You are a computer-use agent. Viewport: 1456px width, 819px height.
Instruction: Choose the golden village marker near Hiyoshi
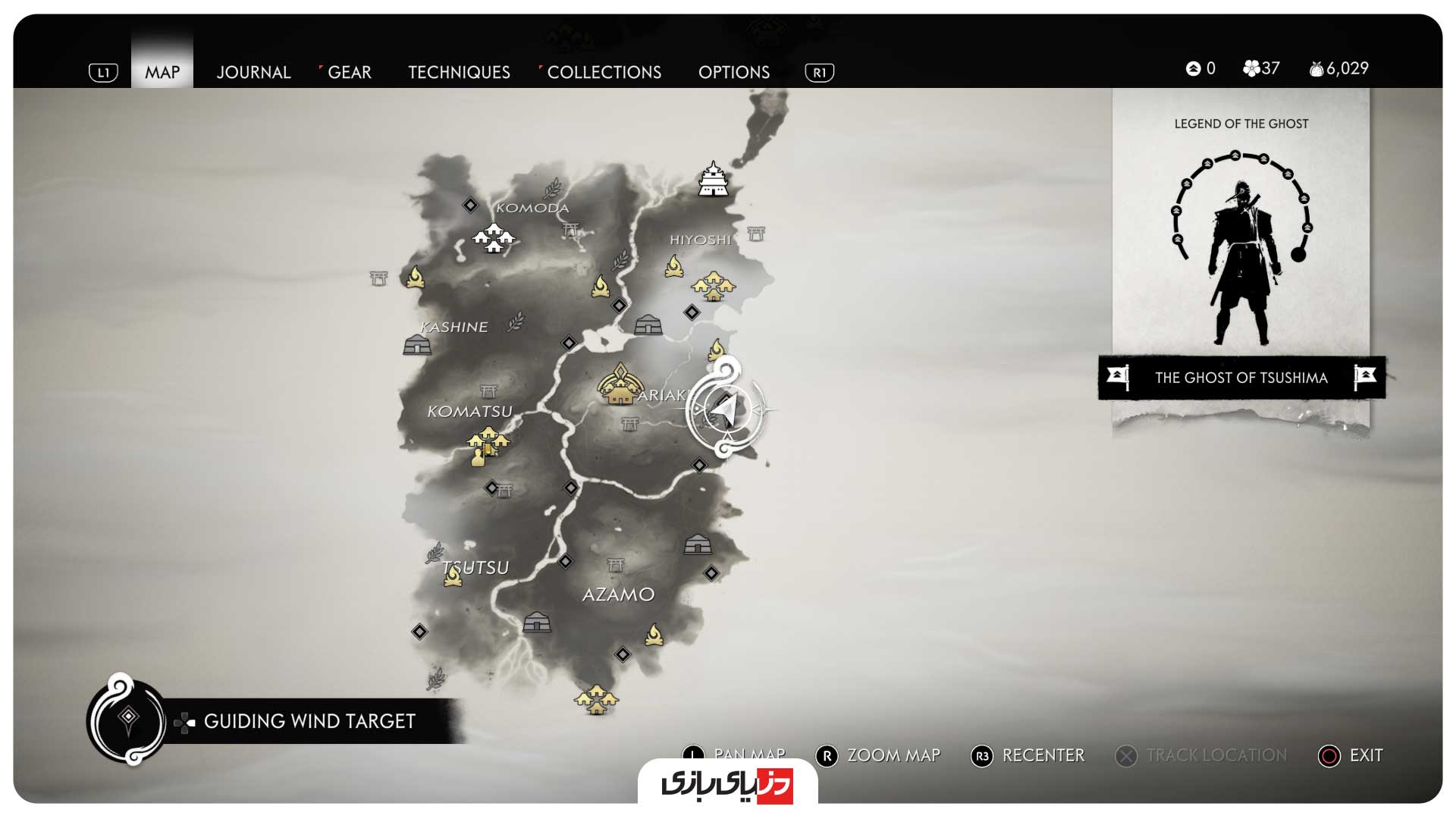coord(713,287)
